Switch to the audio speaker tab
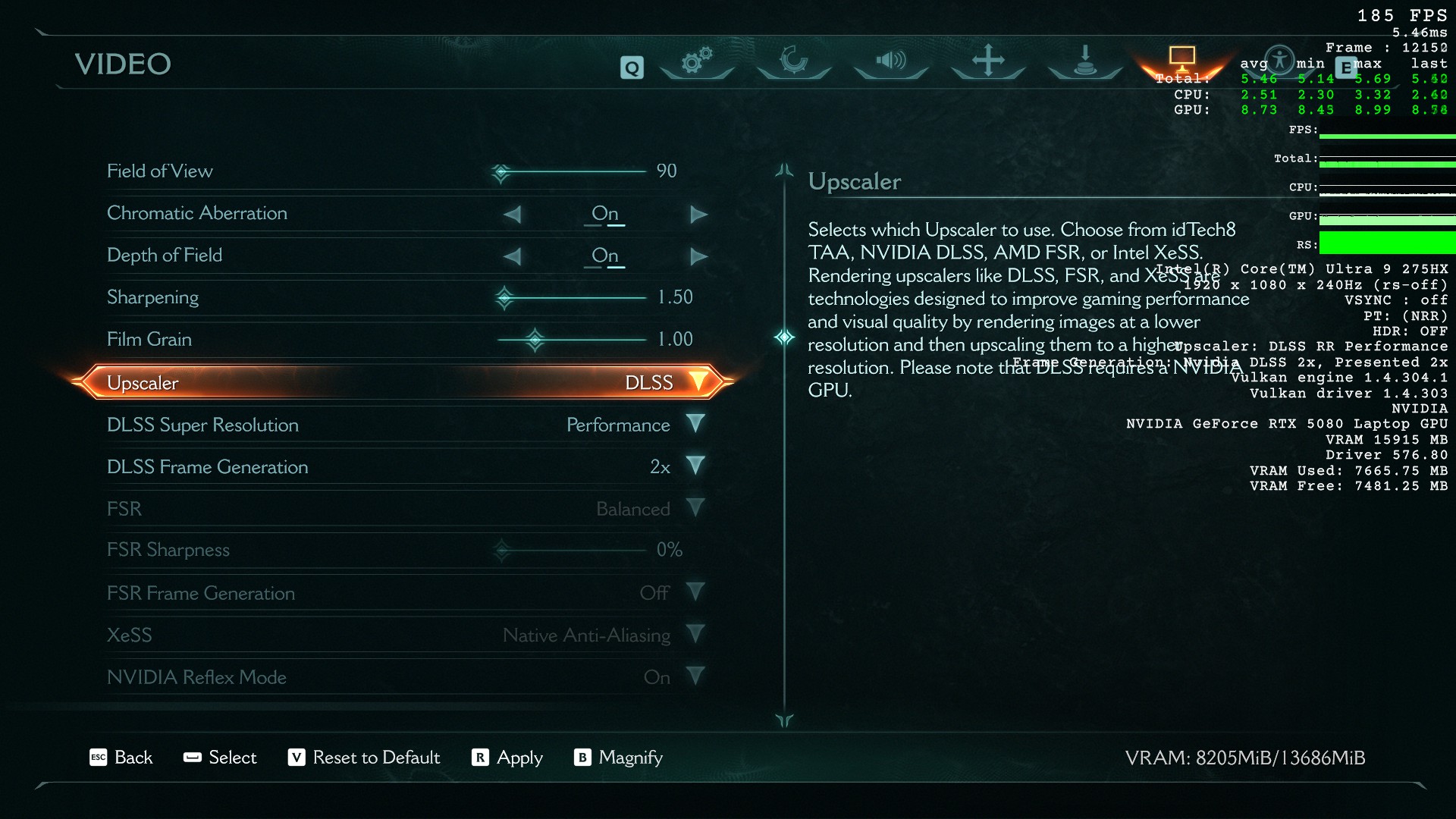 point(891,61)
